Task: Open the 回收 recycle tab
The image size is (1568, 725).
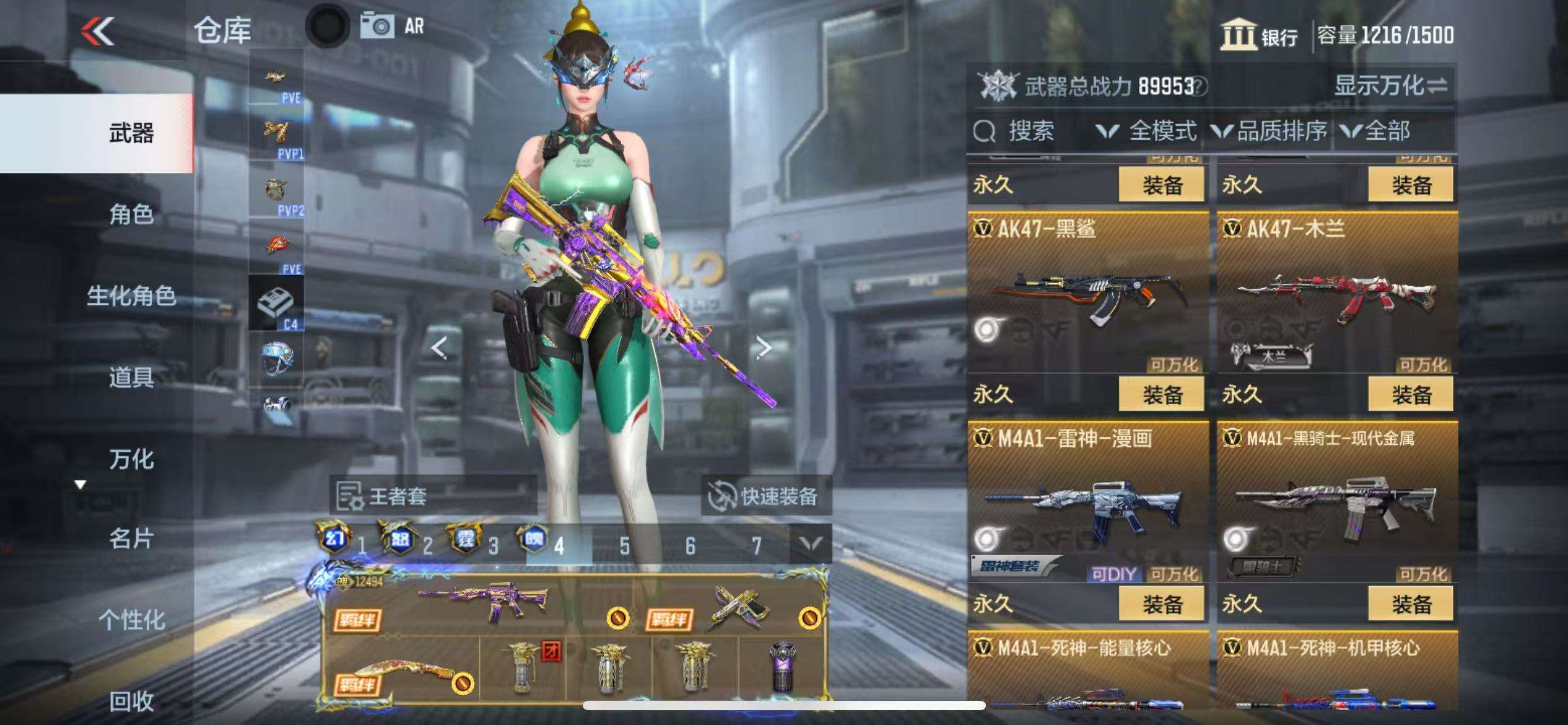Action: [x=131, y=701]
